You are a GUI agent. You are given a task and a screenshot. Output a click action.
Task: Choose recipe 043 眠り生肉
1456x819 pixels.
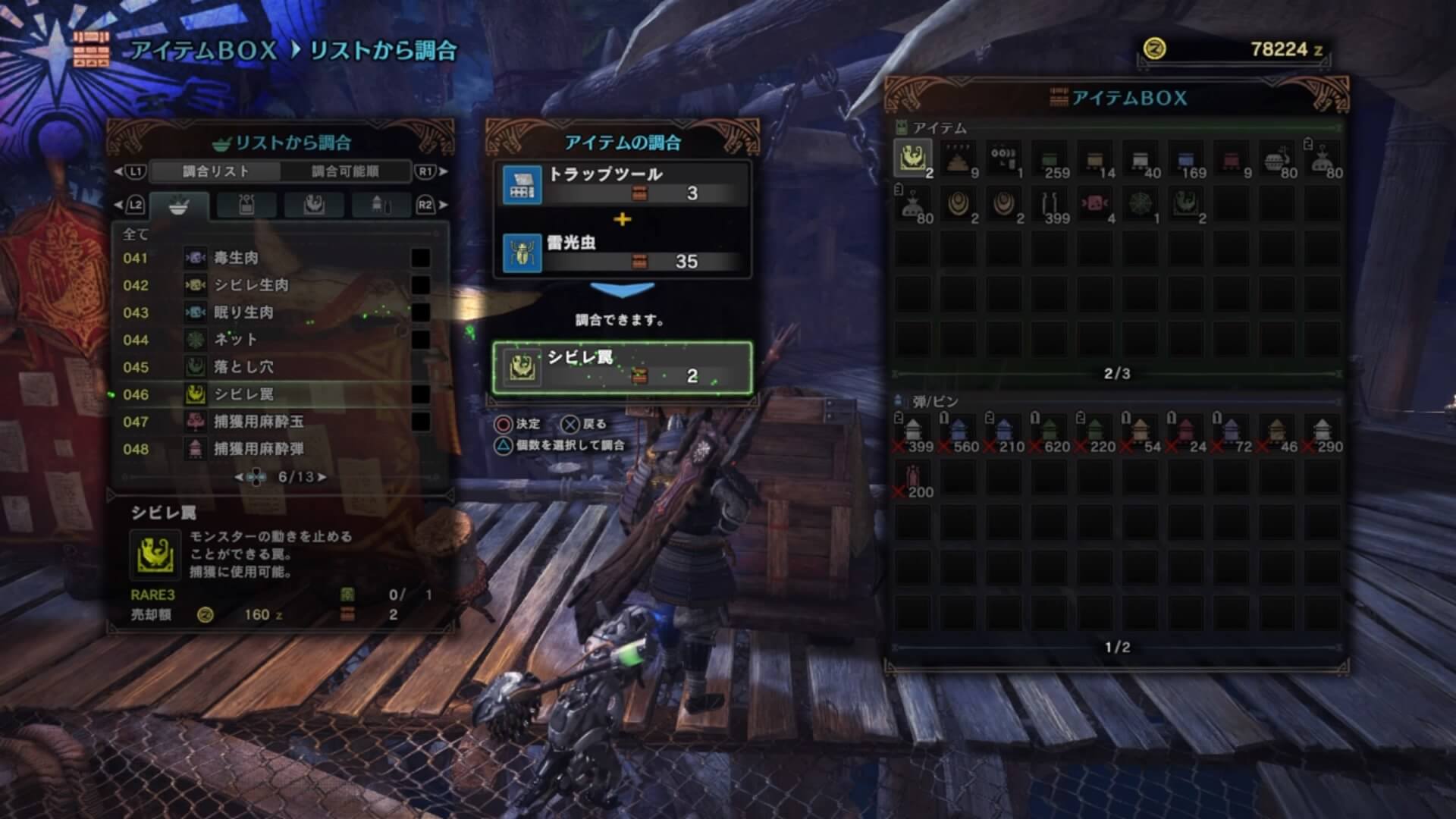click(x=273, y=312)
